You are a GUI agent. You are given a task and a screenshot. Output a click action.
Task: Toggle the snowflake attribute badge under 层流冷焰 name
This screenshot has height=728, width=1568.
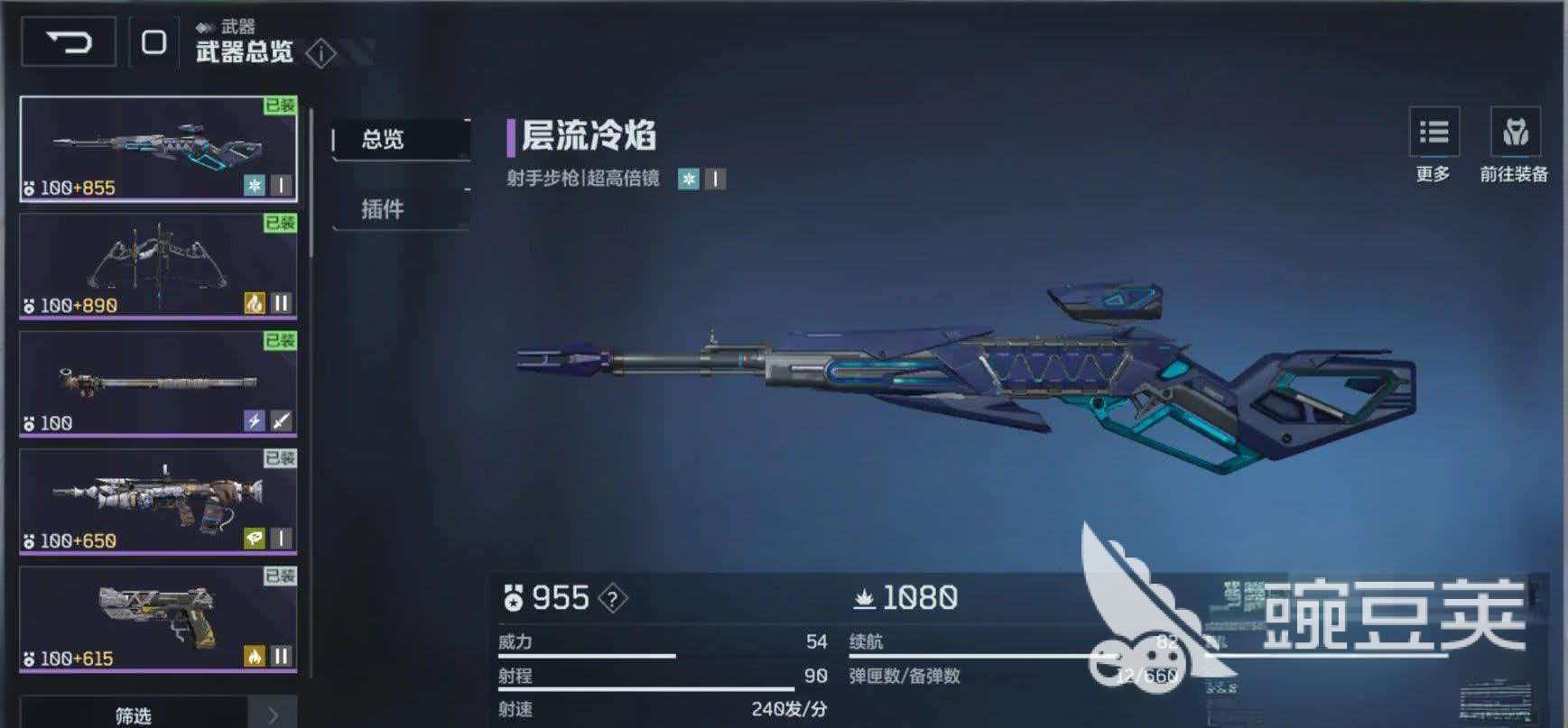pyautogui.click(x=690, y=179)
